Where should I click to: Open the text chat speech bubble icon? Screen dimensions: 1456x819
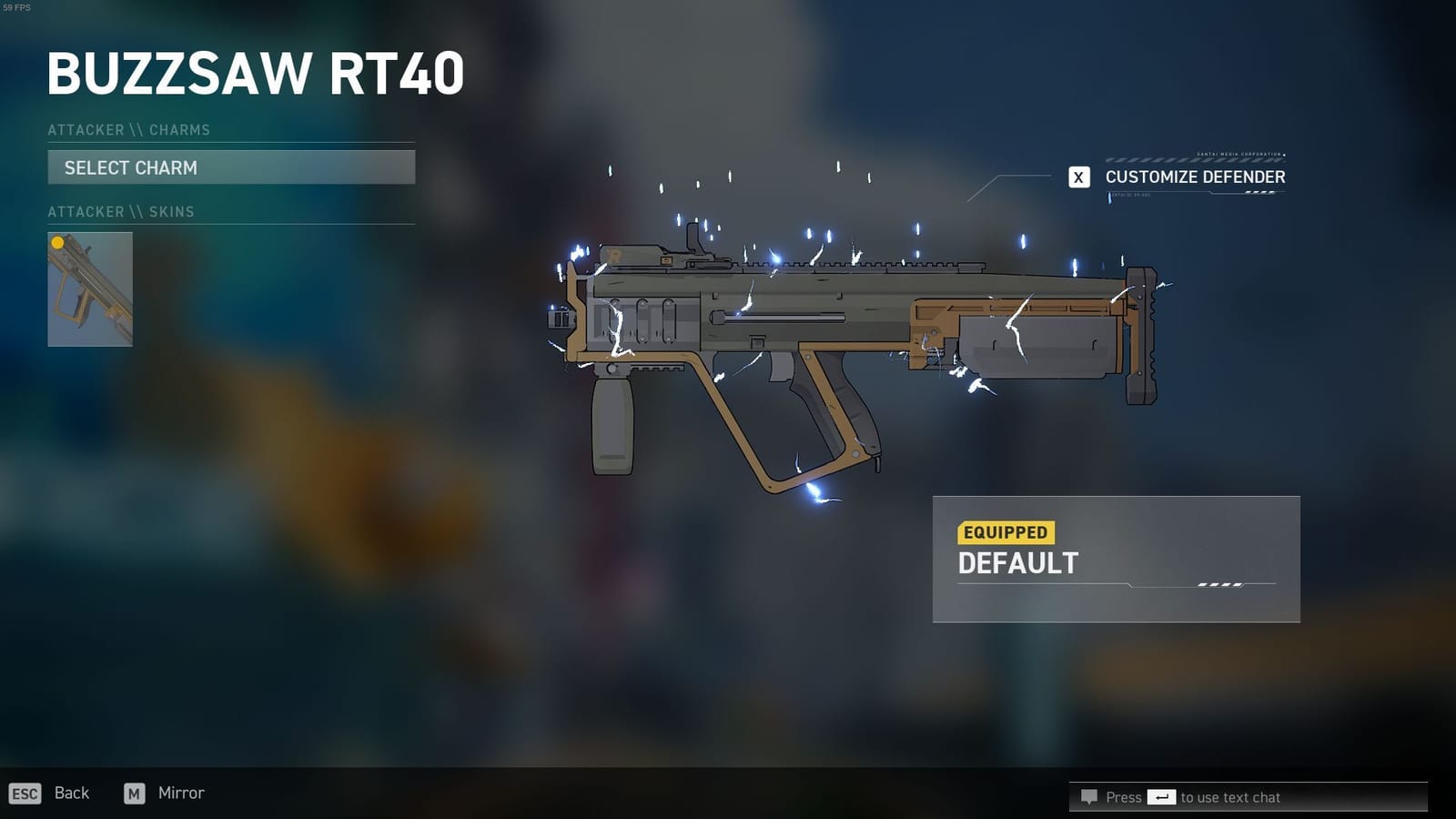tap(1088, 797)
